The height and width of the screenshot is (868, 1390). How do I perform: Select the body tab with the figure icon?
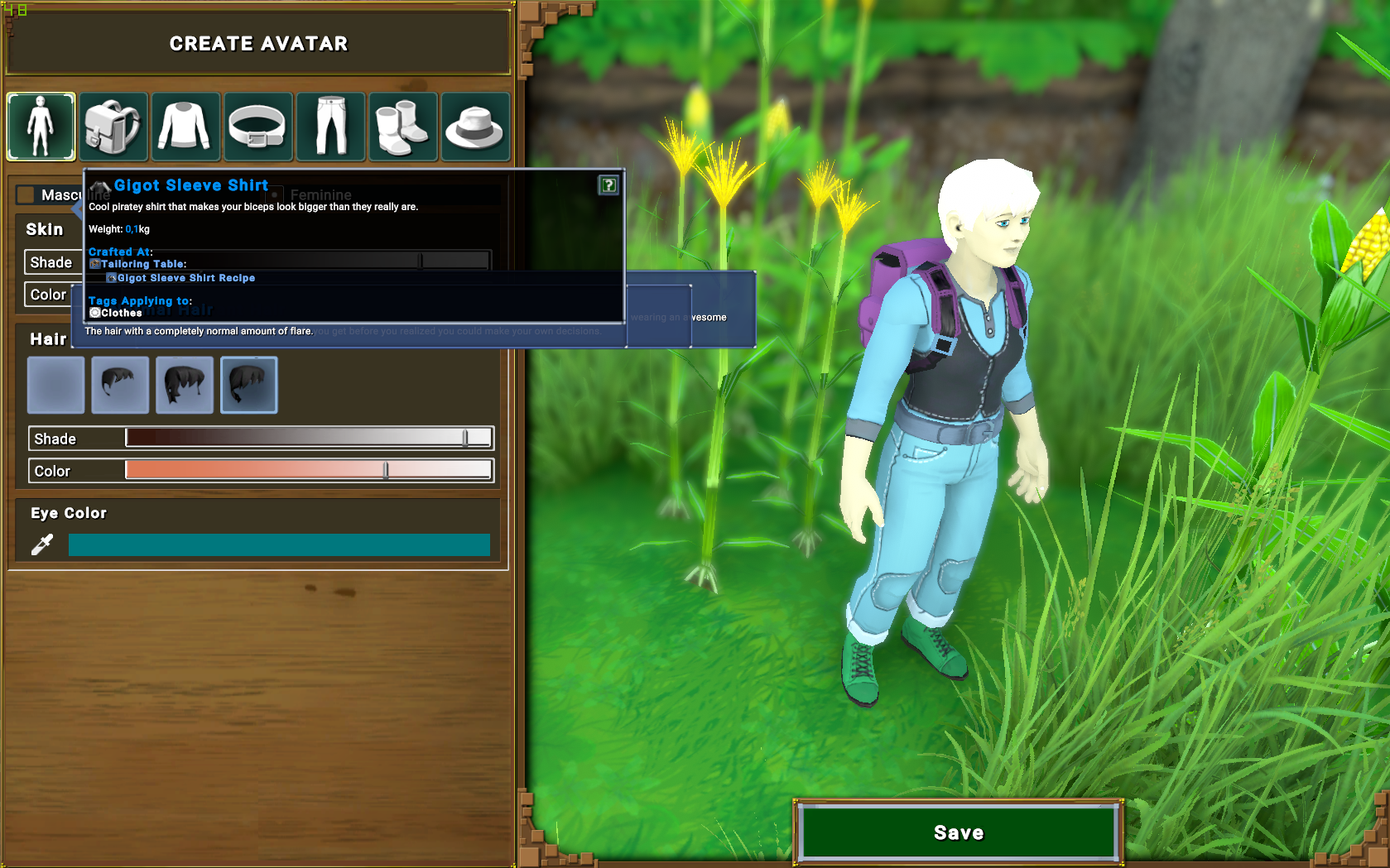41,127
